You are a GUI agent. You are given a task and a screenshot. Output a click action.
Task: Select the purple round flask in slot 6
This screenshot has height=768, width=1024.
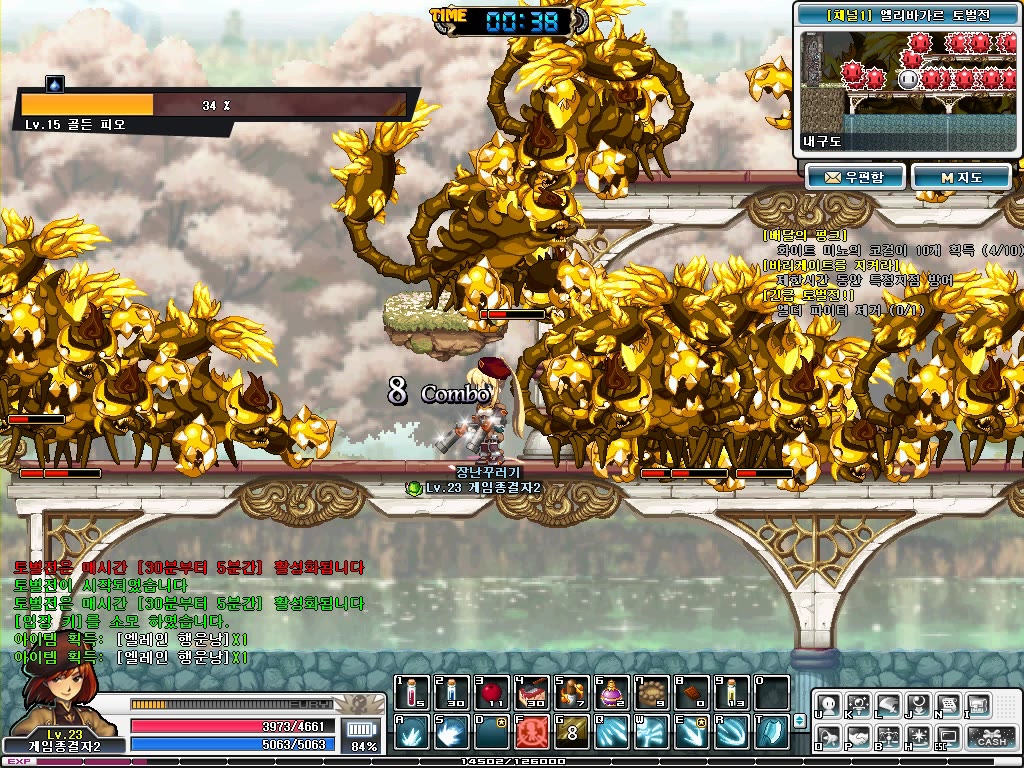611,692
